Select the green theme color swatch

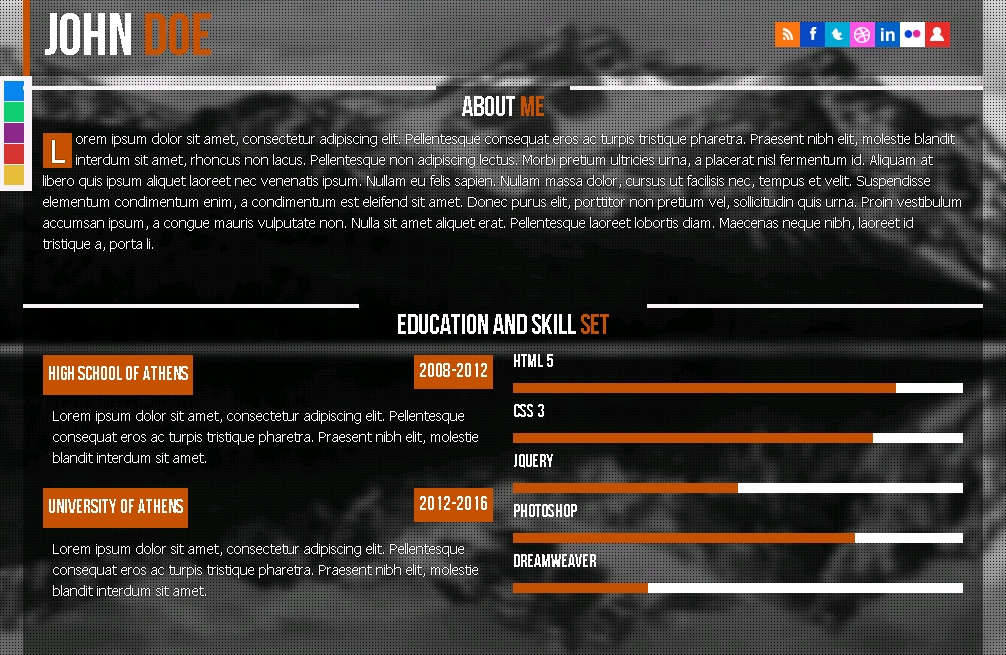[14, 112]
